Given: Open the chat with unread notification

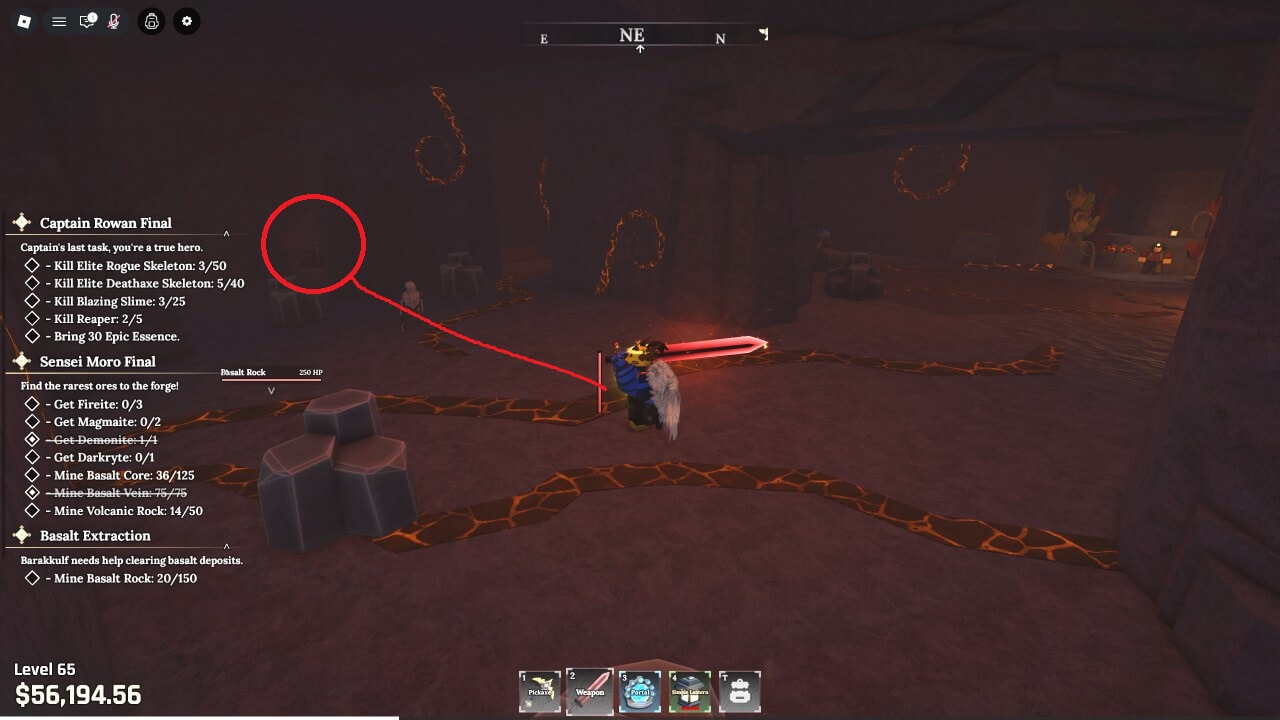Looking at the screenshot, I should click(x=87, y=21).
